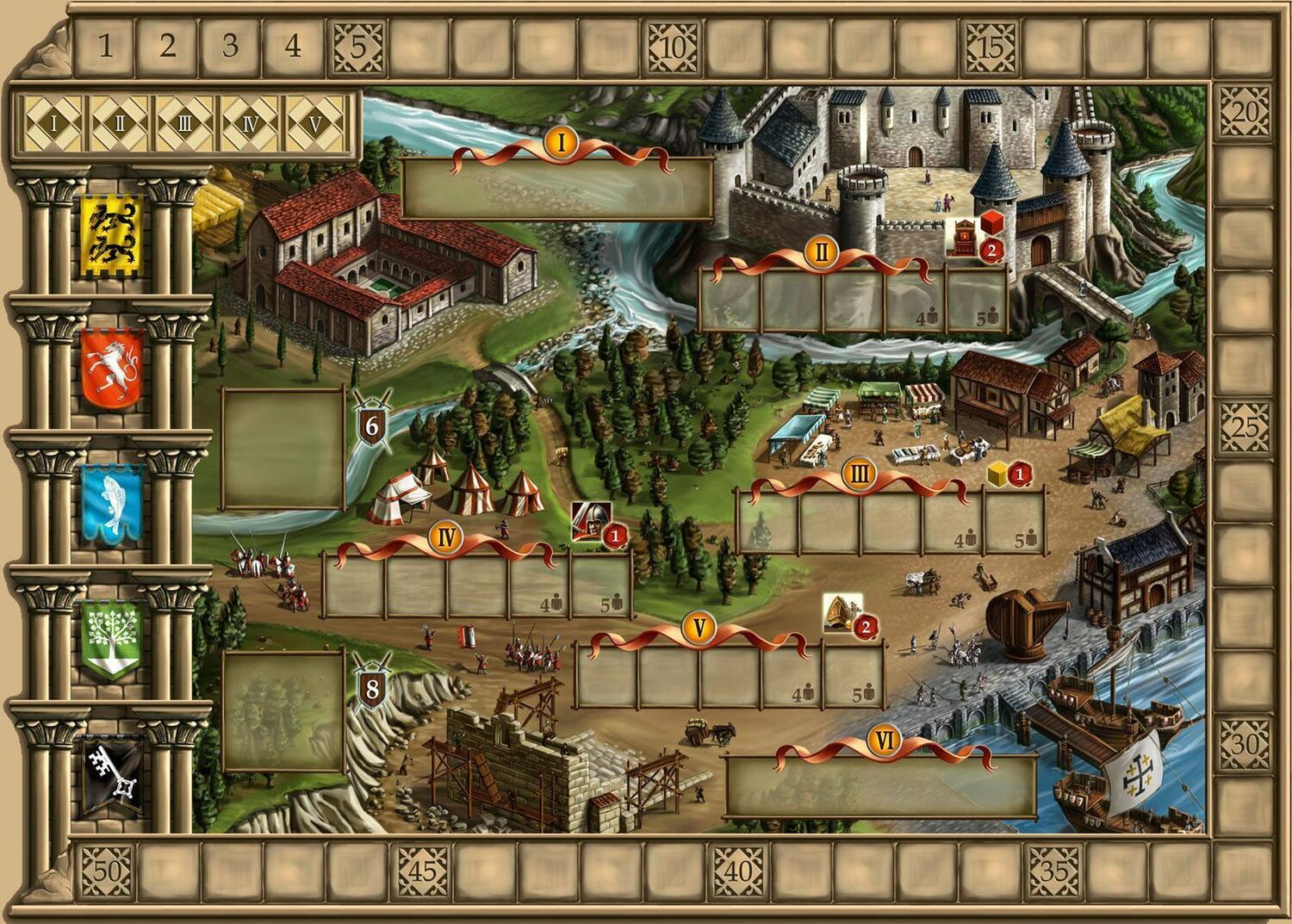Choose the black crossed keys banner
1292x924 pixels.
click(112, 775)
